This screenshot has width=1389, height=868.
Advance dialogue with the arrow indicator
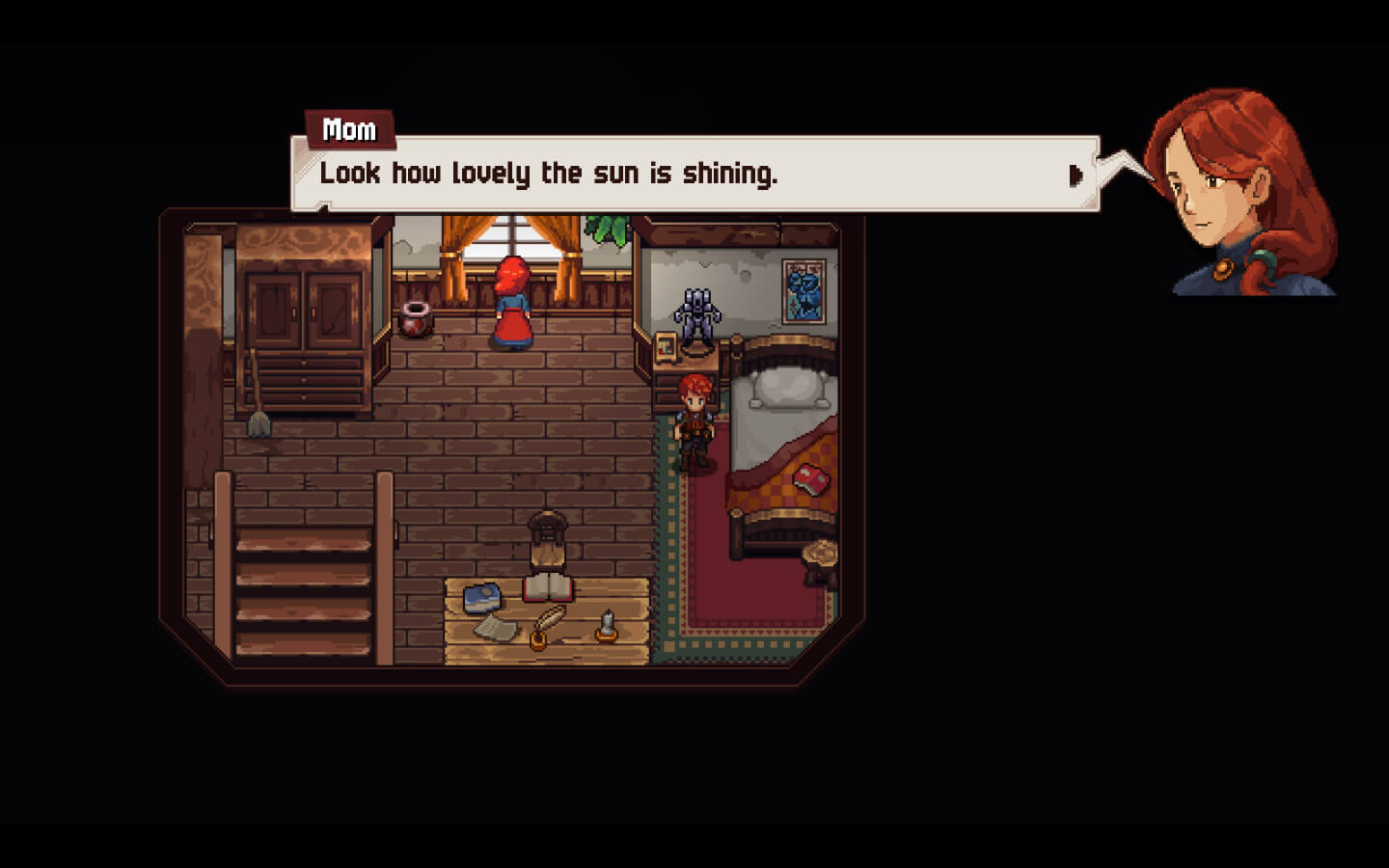click(x=1076, y=176)
